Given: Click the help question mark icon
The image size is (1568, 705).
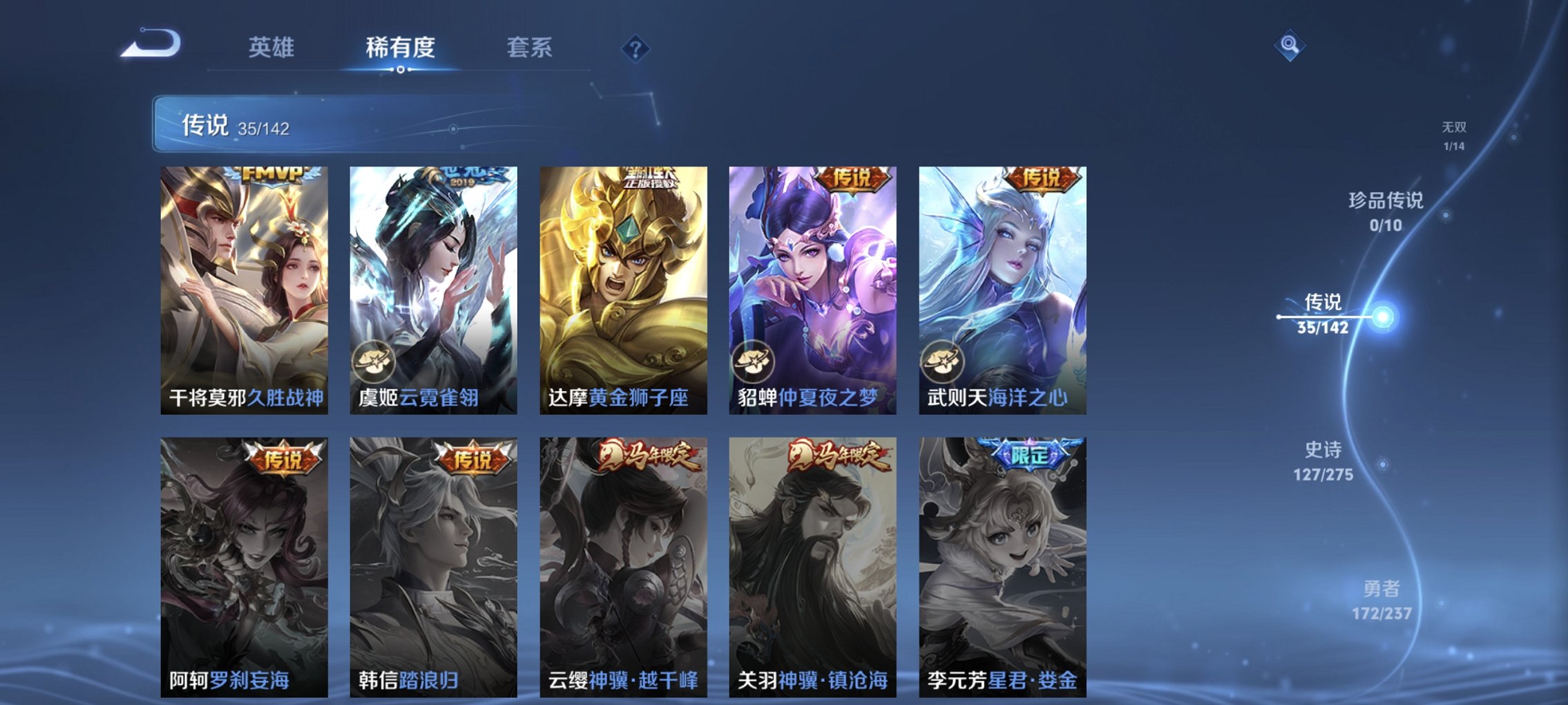Looking at the screenshot, I should coord(634,48).
